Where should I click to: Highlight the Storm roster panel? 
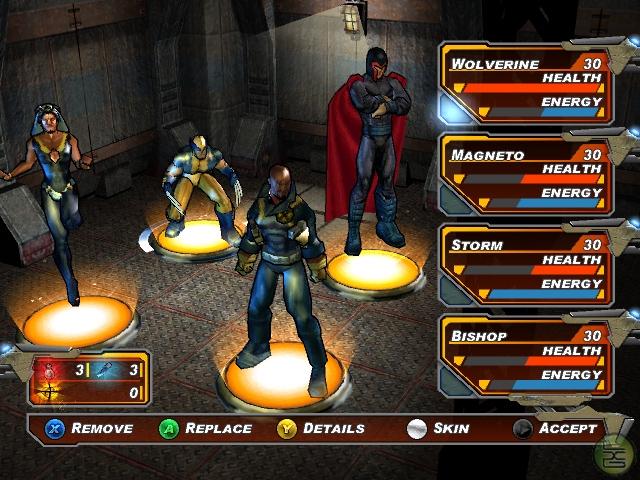[526, 265]
